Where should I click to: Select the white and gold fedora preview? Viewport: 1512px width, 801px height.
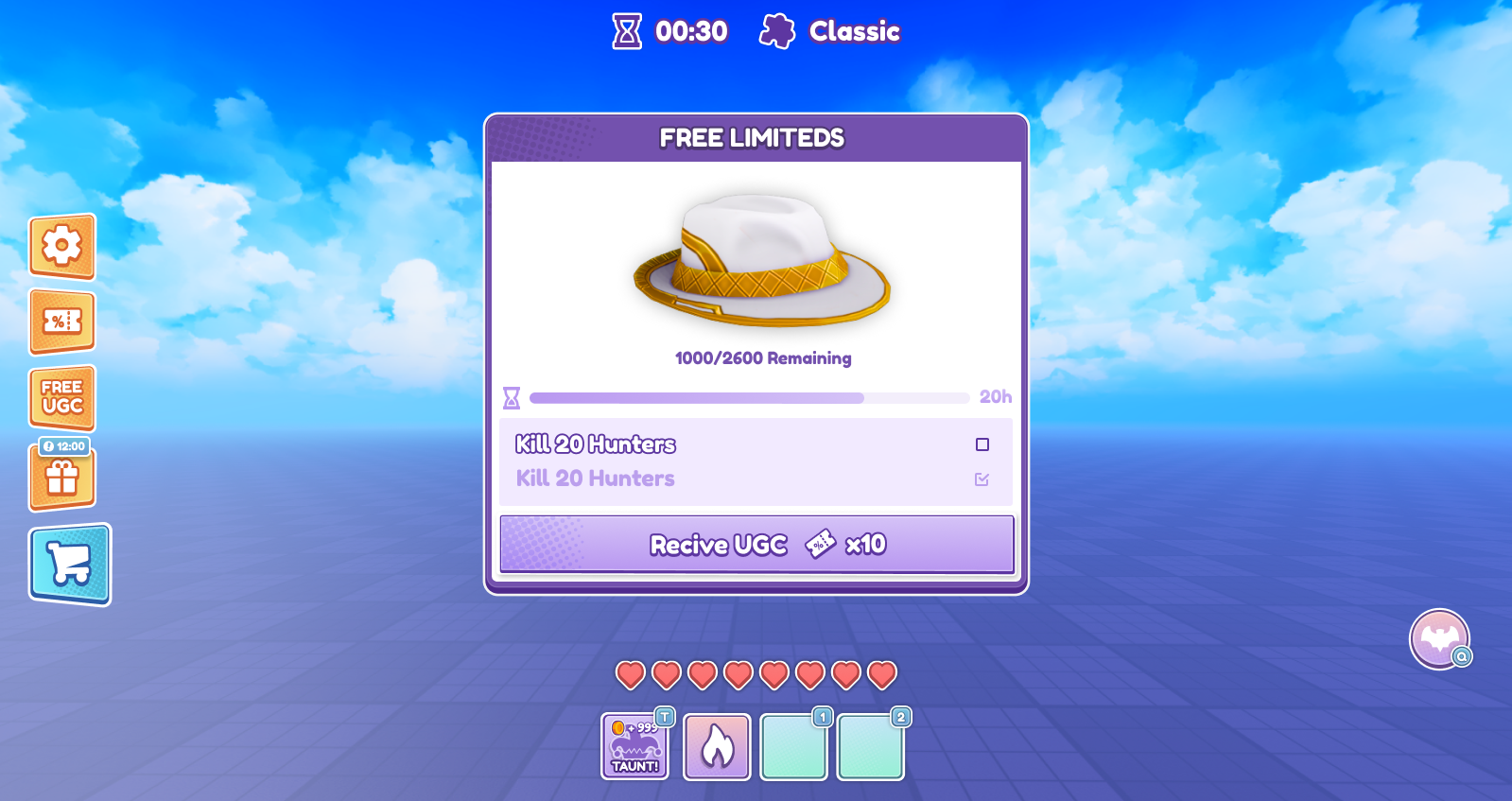(x=762, y=260)
